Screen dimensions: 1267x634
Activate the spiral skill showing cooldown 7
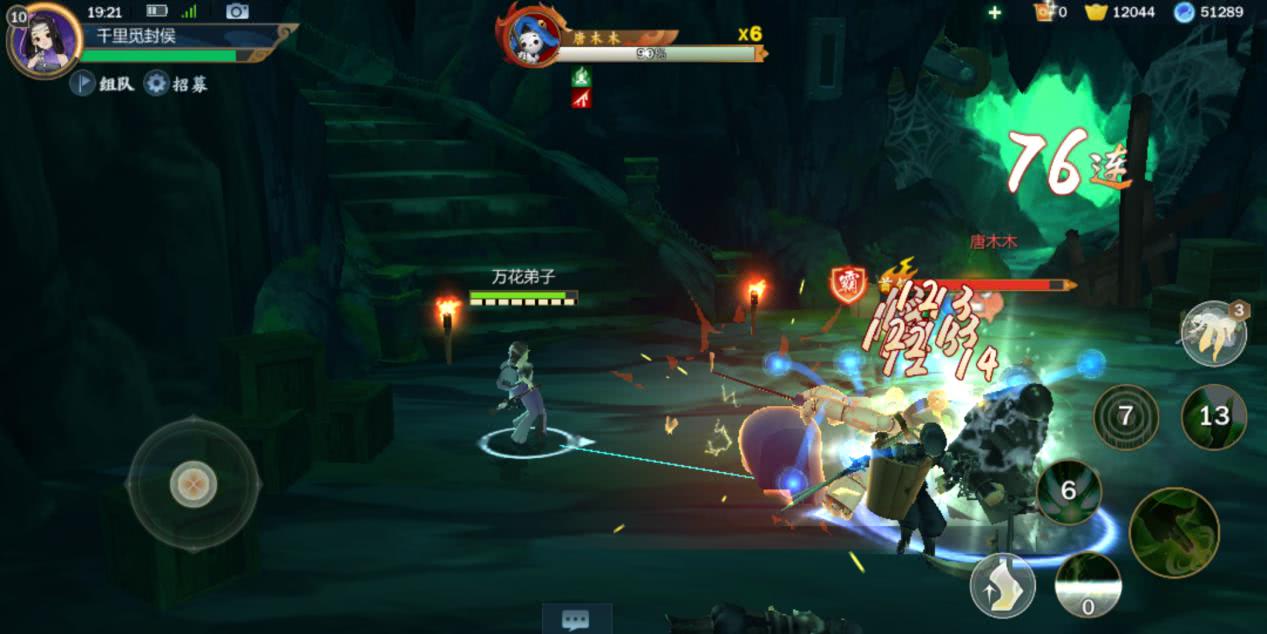(1125, 416)
